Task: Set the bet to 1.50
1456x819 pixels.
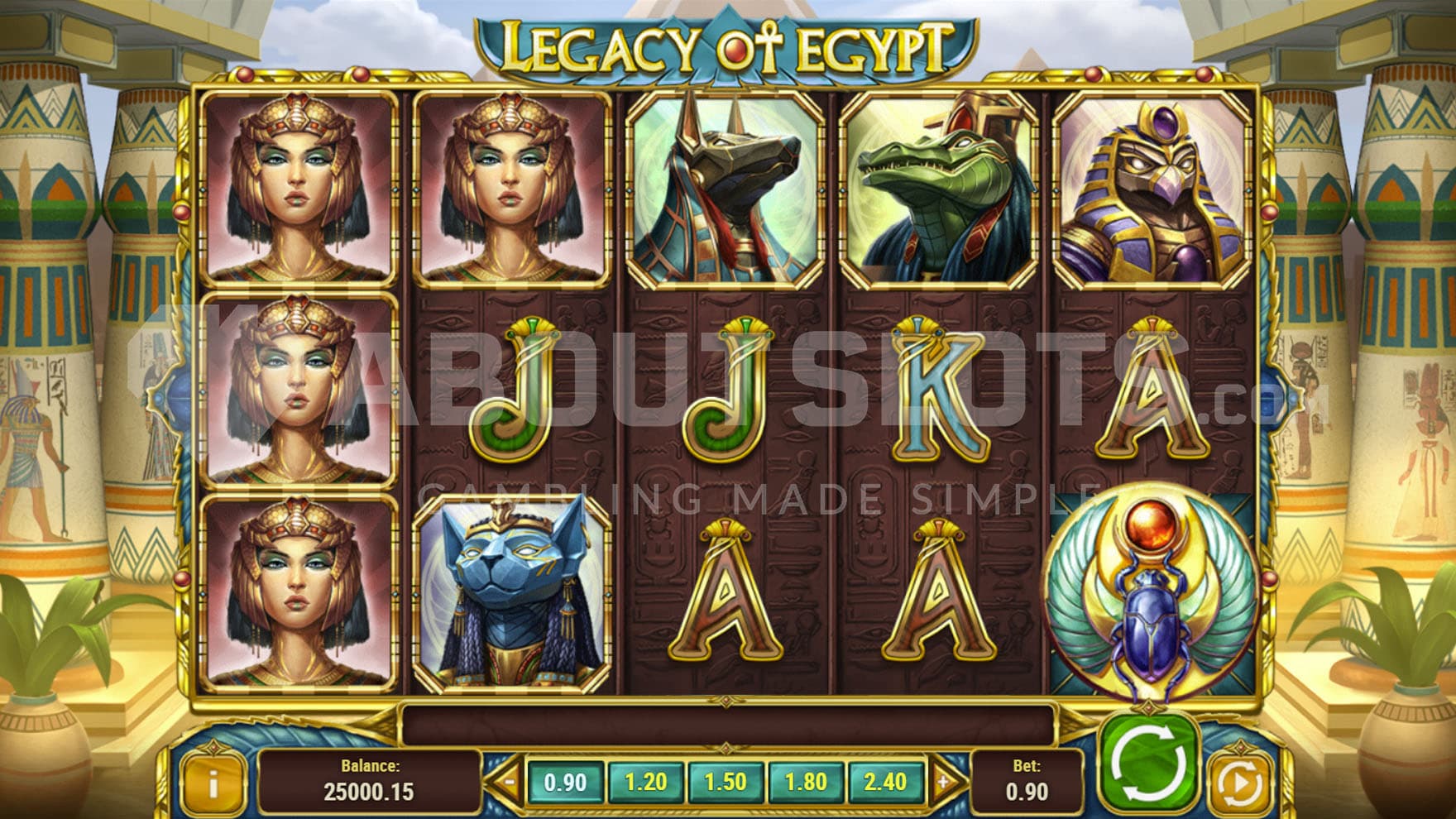Action: [x=725, y=782]
